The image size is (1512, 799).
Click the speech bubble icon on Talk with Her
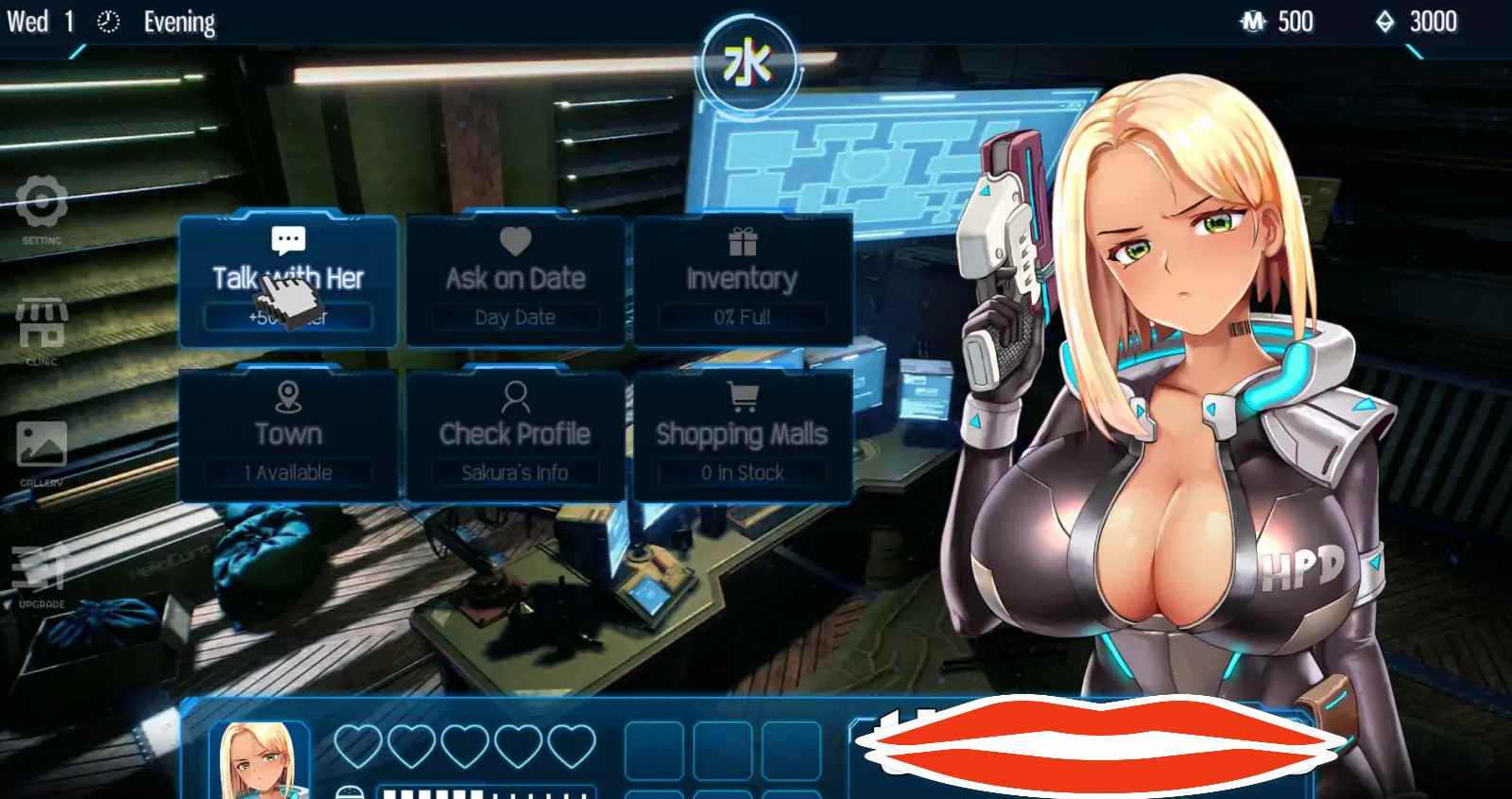pyautogui.click(x=286, y=239)
